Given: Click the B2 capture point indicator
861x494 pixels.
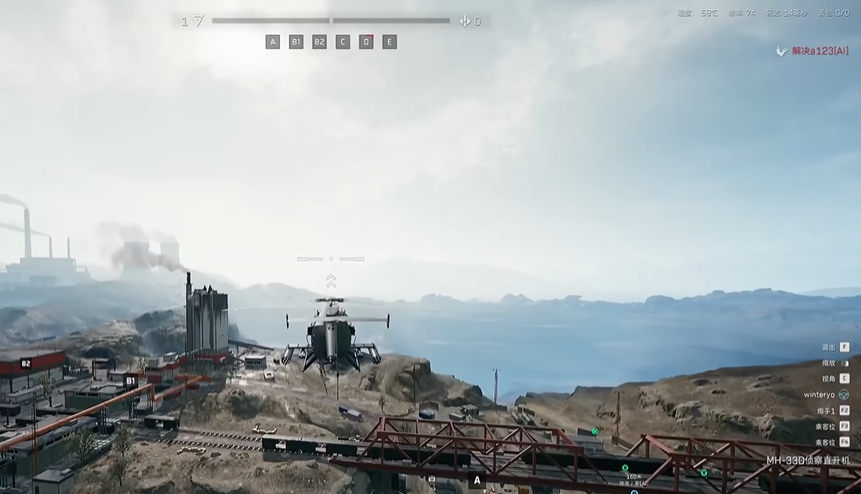Looking at the screenshot, I should click(319, 42).
